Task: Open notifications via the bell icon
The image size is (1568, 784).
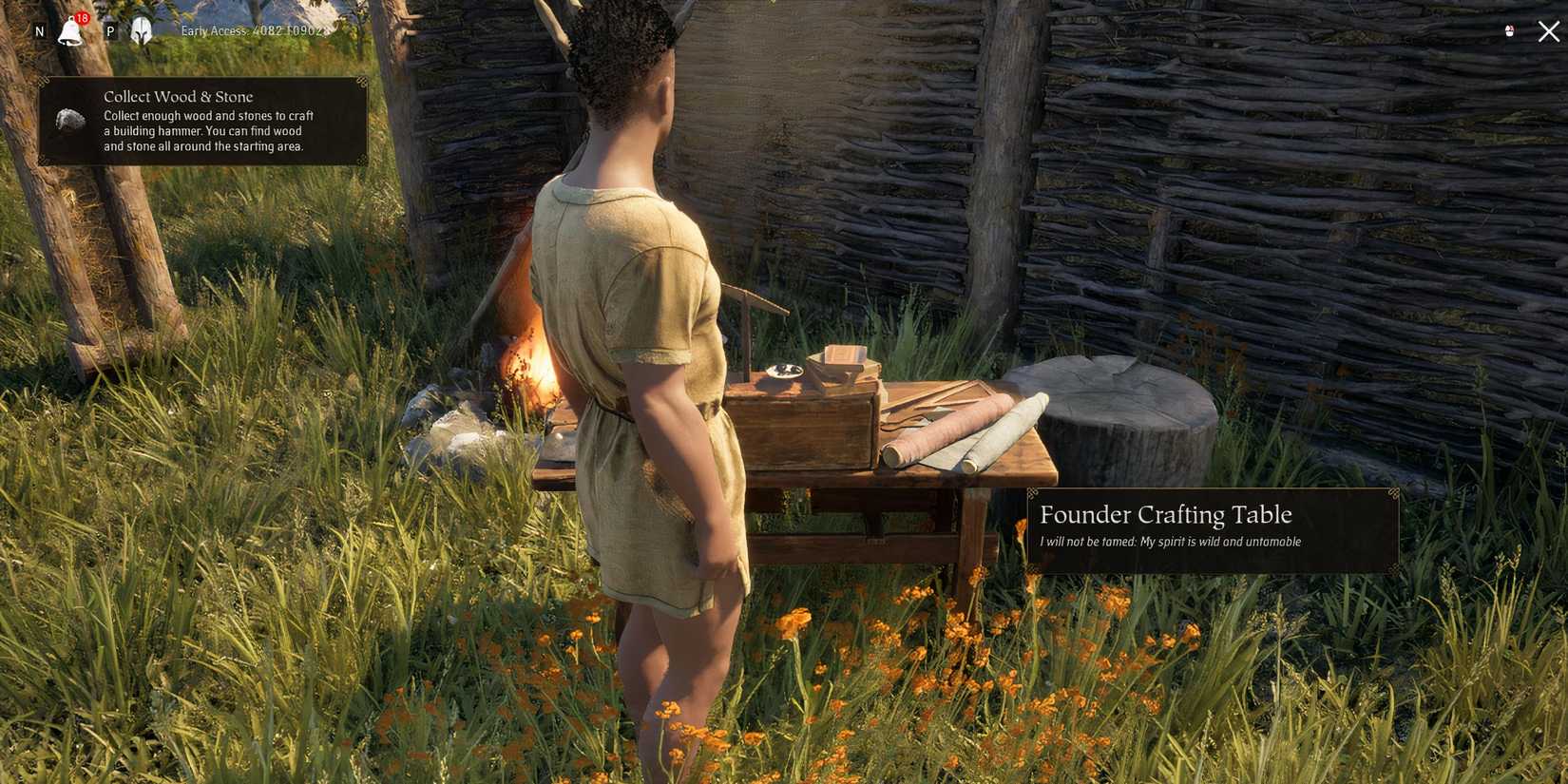Action: click(x=71, y=31)
